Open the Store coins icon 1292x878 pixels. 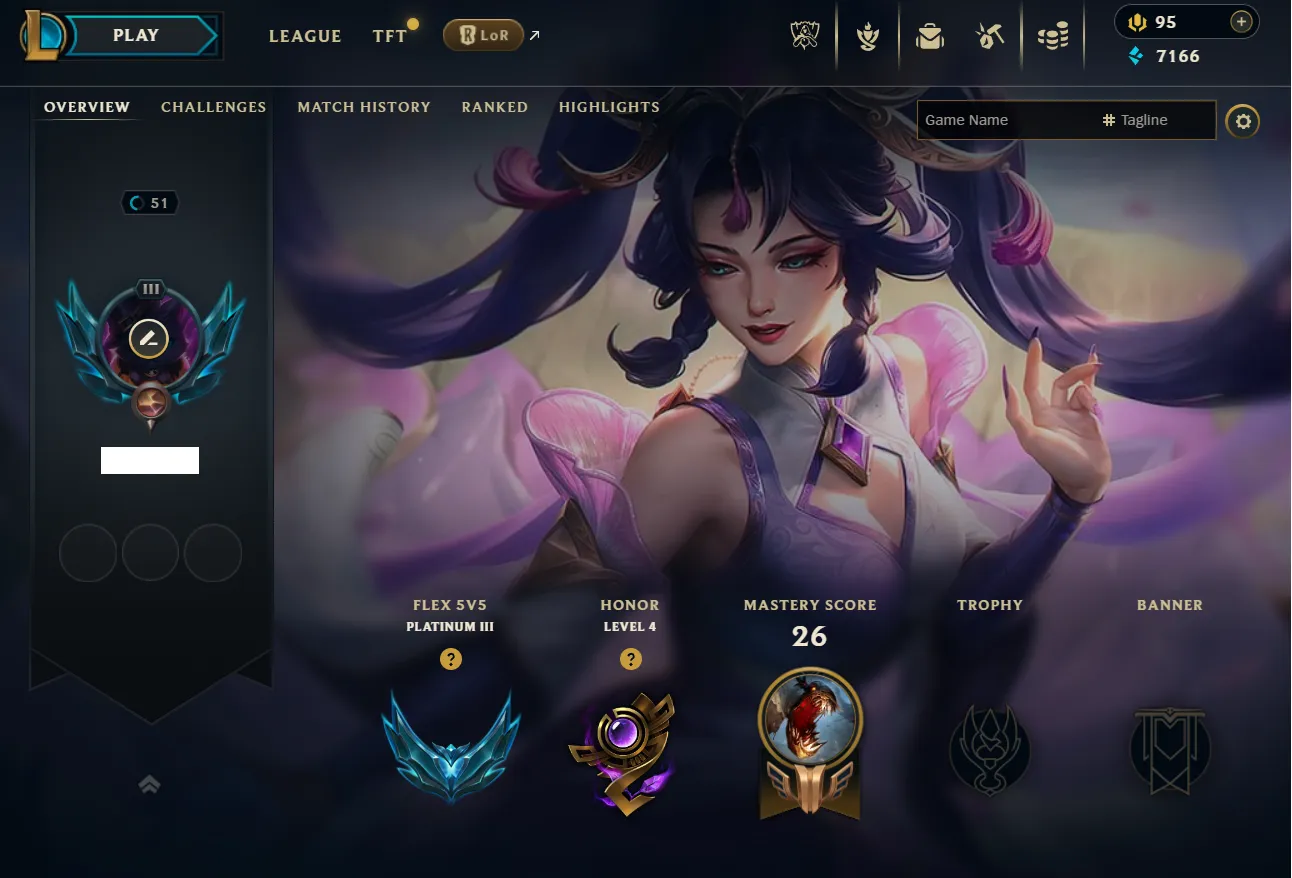1053,35
